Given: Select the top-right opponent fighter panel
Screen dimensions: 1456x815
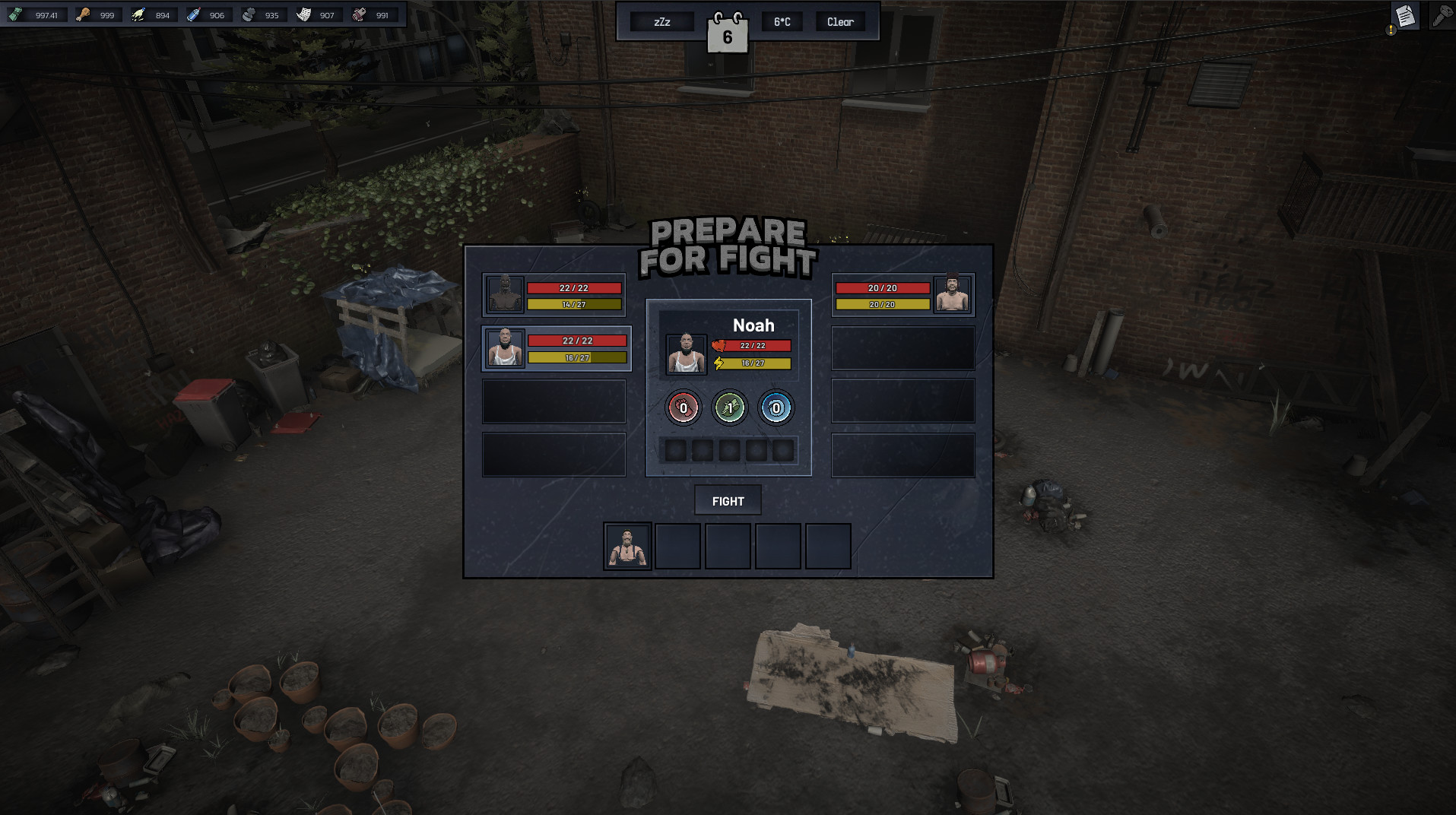Looking at the screenshot, I should coord(902,295).
